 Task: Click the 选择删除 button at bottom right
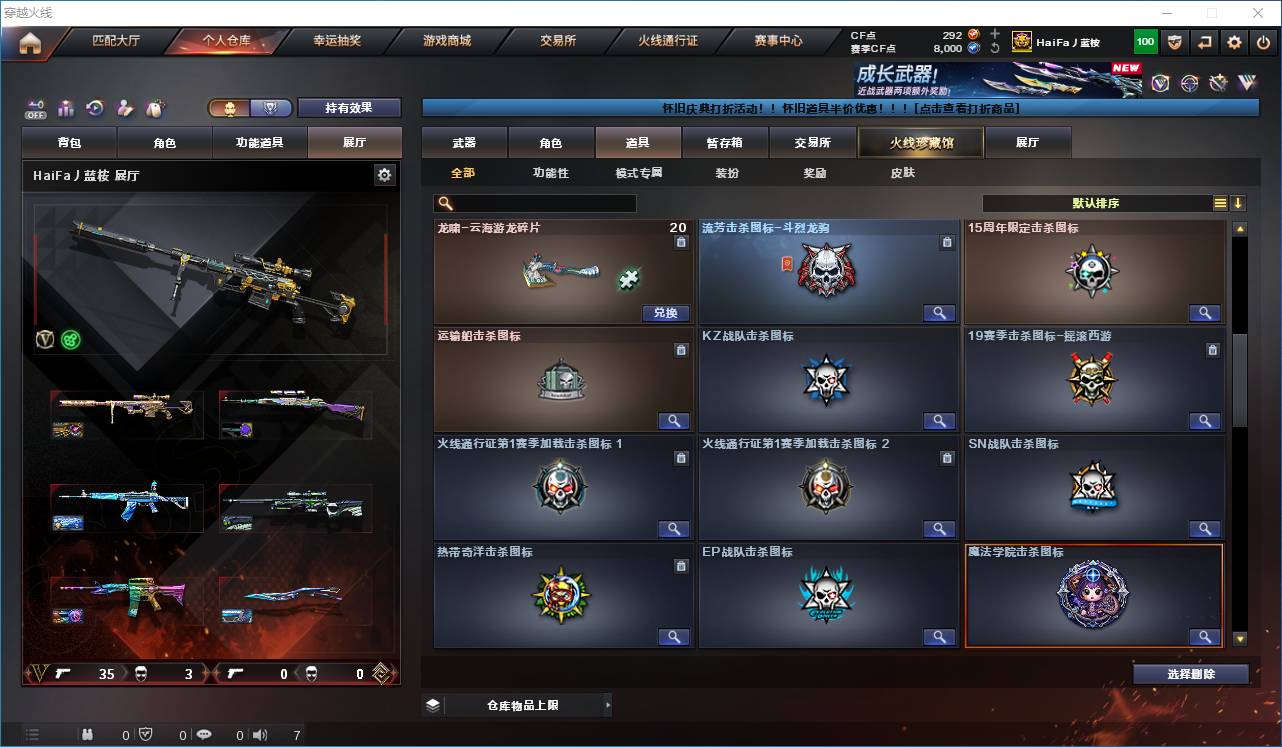tap(1191, 673)
